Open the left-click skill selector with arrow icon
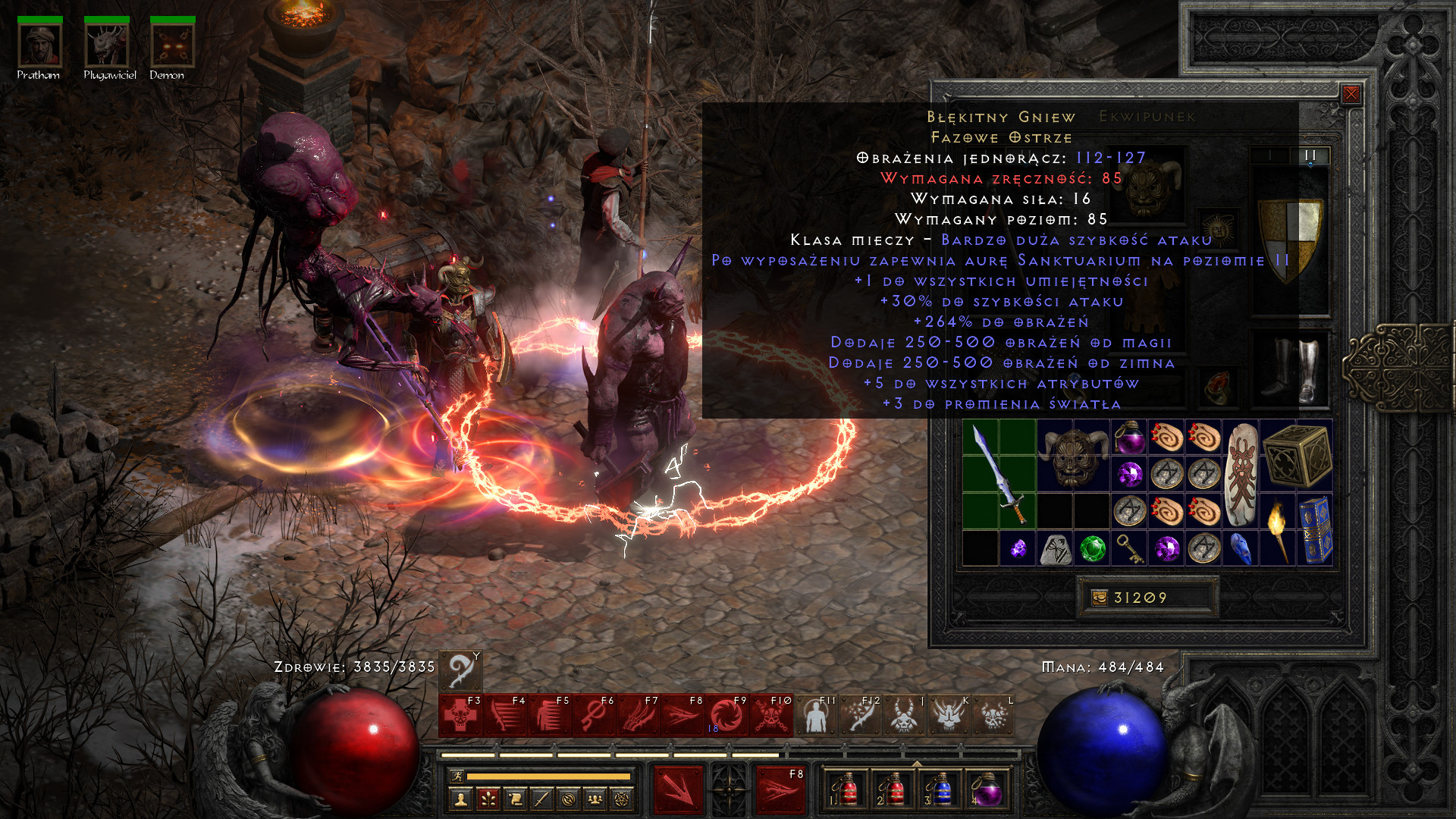This screenshot has width=1456, height=819. click(679, 789)
